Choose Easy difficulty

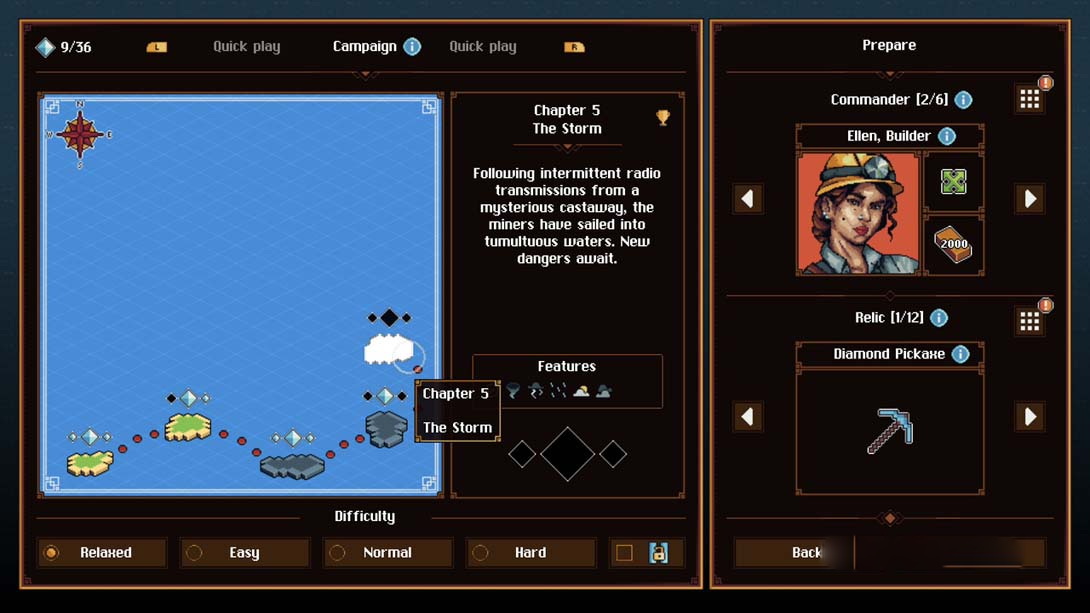[x=245, y=553]
